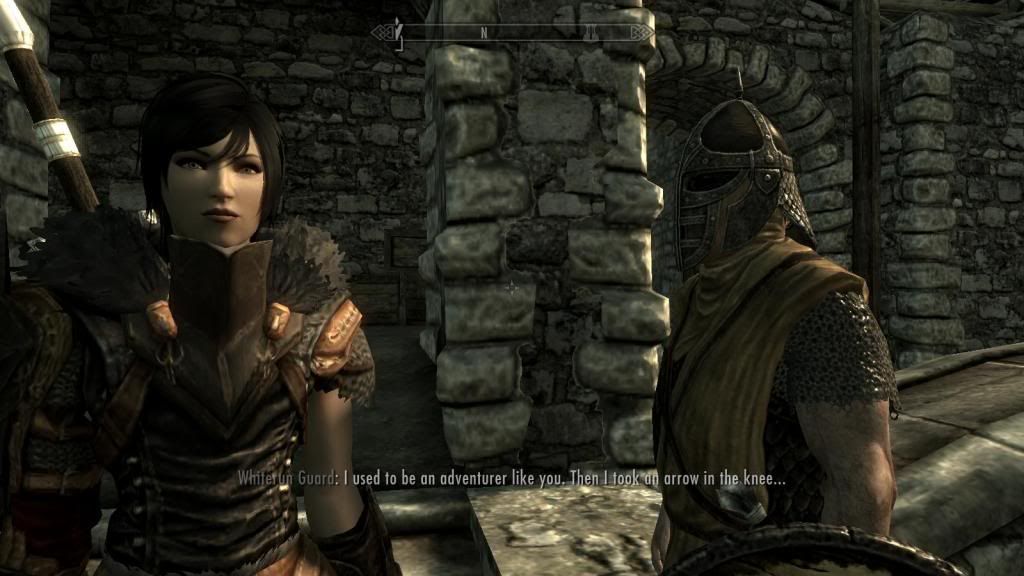The image size is (1024, 576).
Task: Click the compass bar at the top
Action: click(512, 32)
